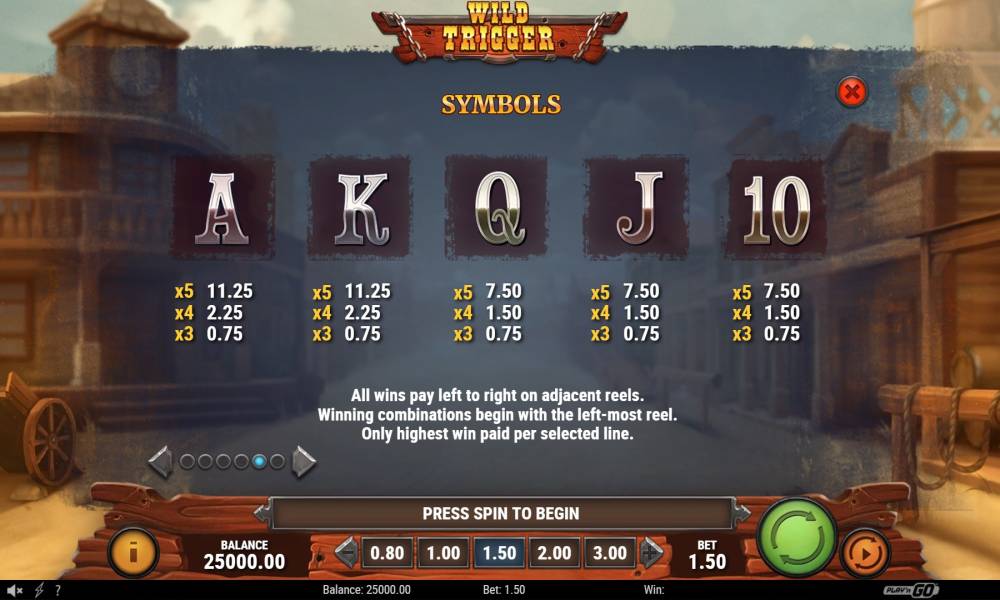Choose the 1.00 bet value
This screenshot has width=1000, height=600.
click(x=443, y=553)
